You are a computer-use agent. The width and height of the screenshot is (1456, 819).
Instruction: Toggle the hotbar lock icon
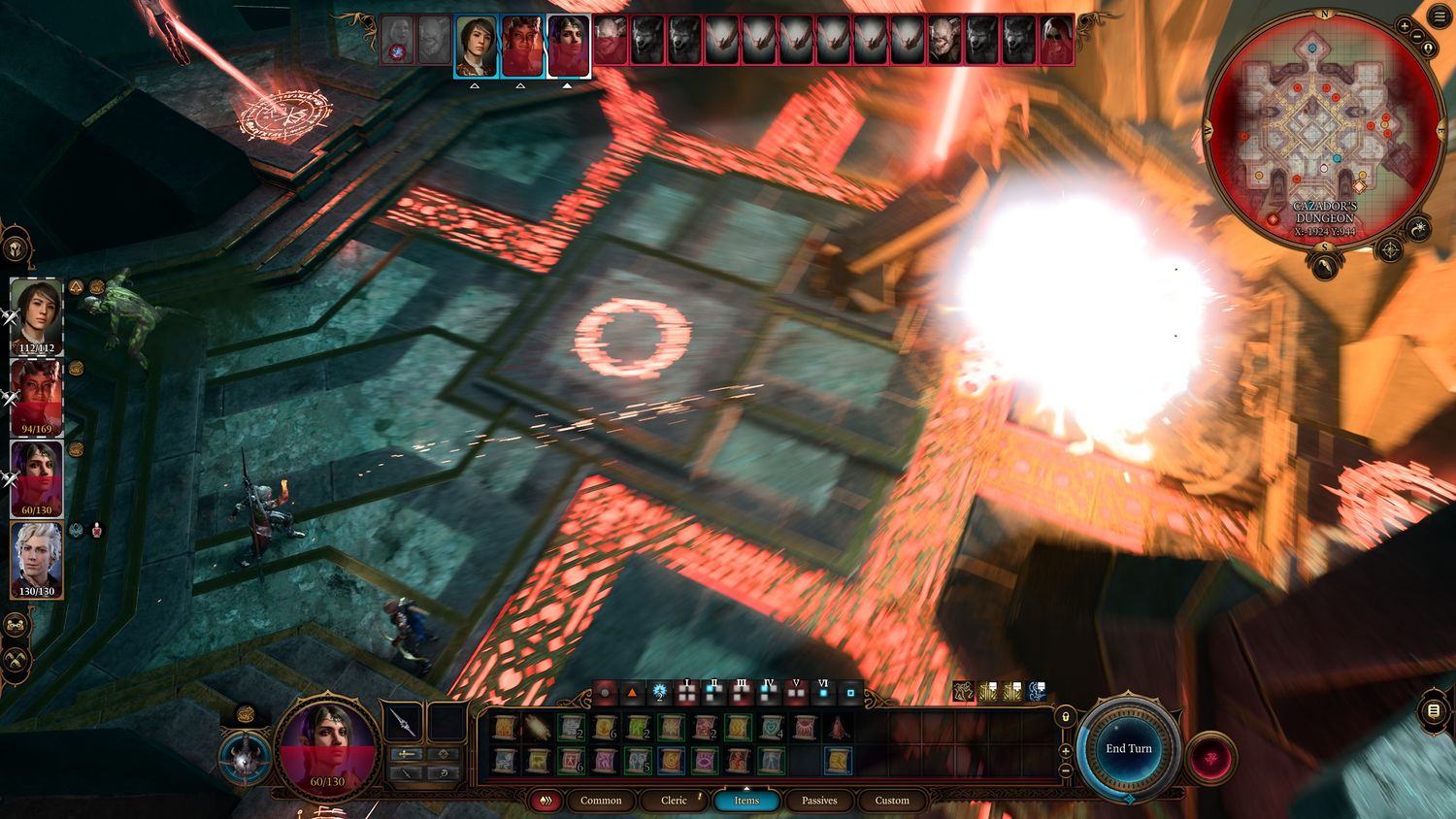point(1066,717)
